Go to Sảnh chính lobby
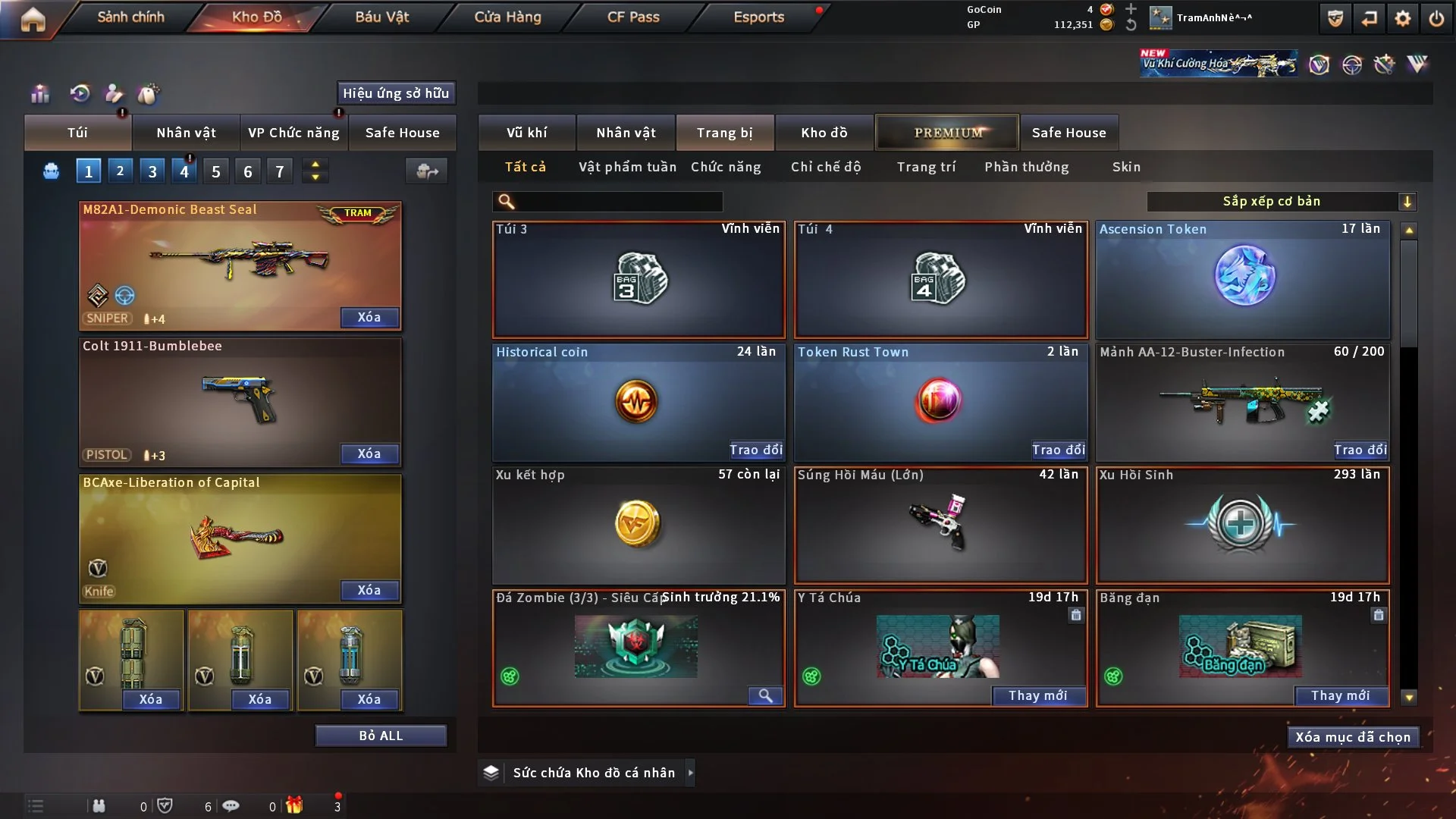This screenshot has width=1456, height=819. coord(130,17)
